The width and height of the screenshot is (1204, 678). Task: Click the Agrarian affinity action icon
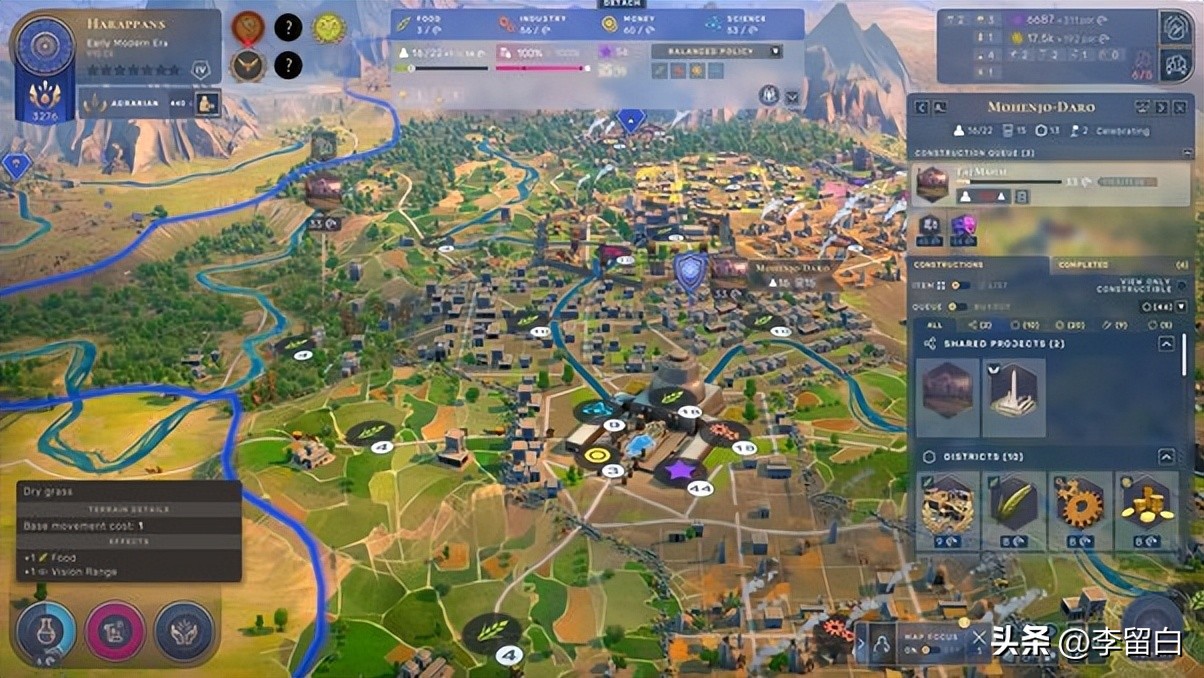point(208,103)
